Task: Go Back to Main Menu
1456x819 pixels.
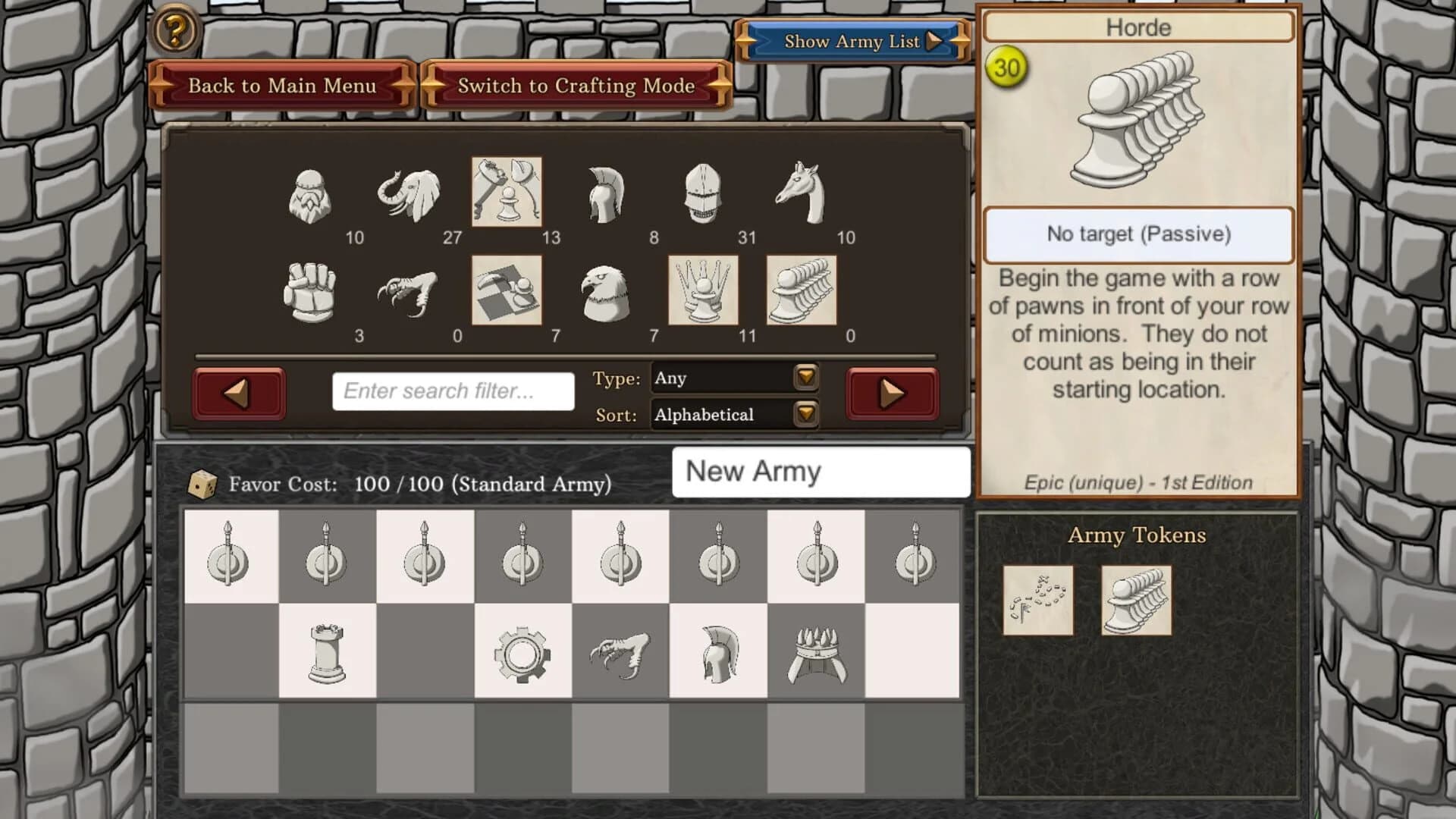Action: [284, 86]
